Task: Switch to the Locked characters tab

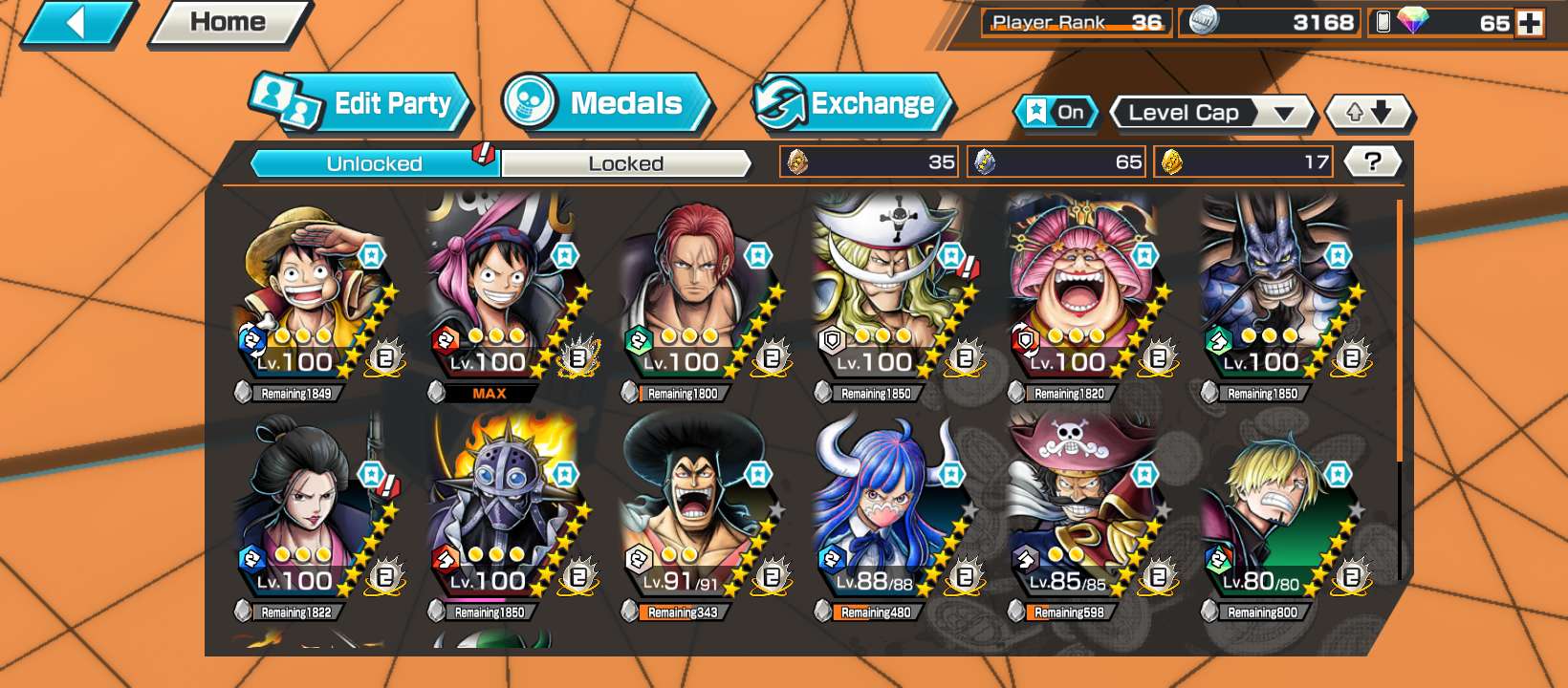Action: pyautogui.click(x=625, y=163)
